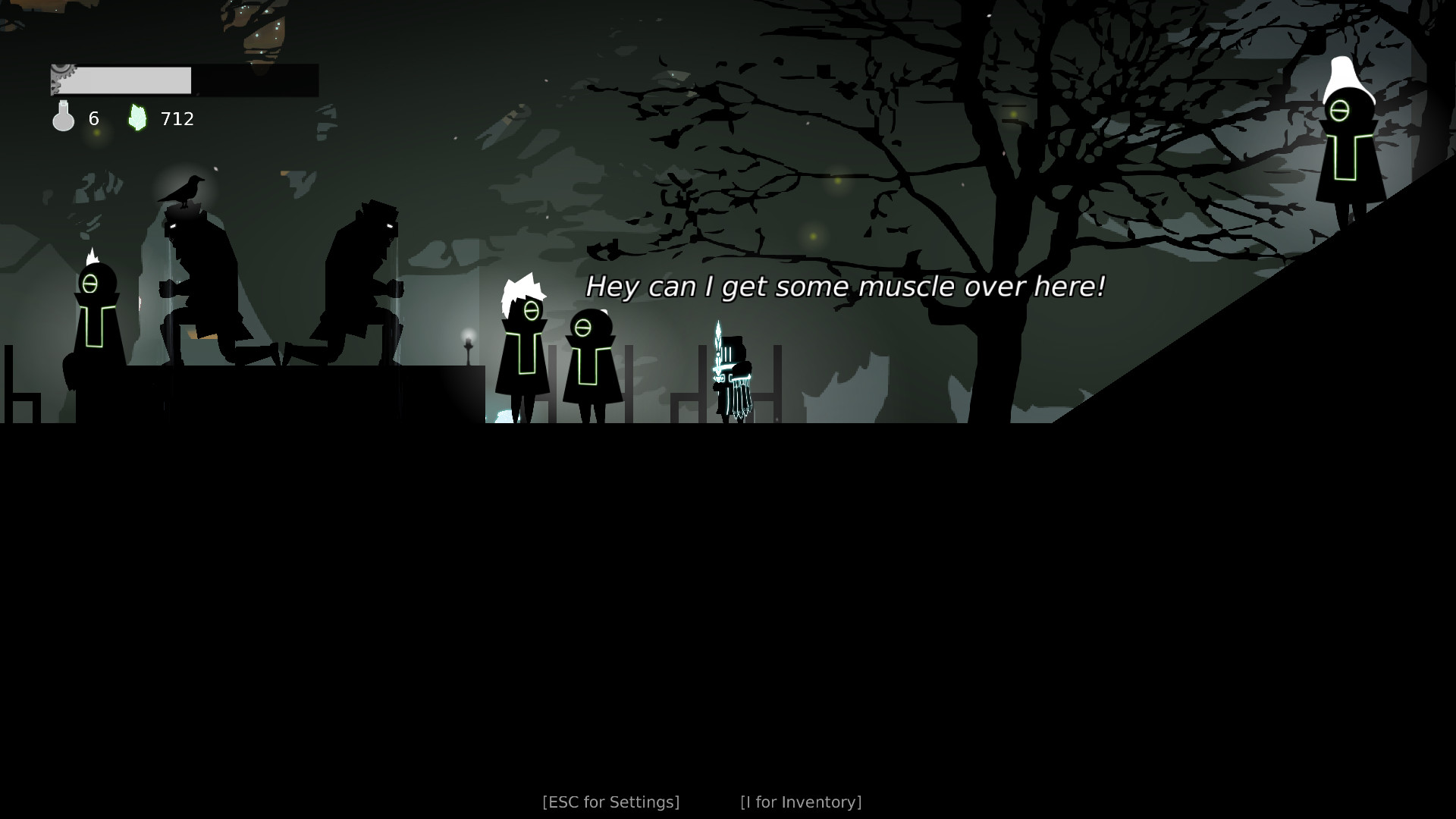Select the glowing crystal currency icon

137,116
